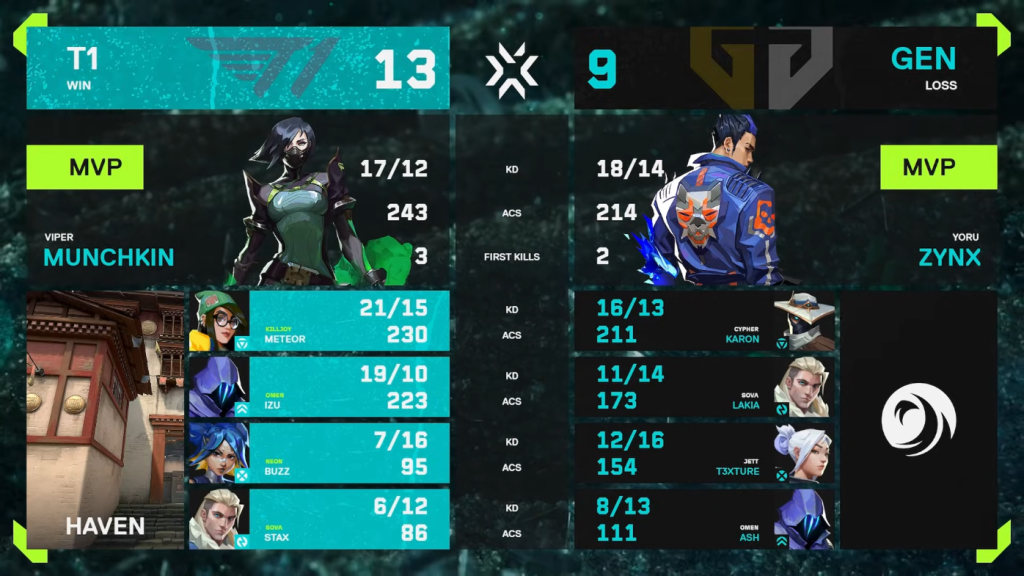Select MVP player Zynx's name
Screen dimensions: 1024x576
pos(950,257)
